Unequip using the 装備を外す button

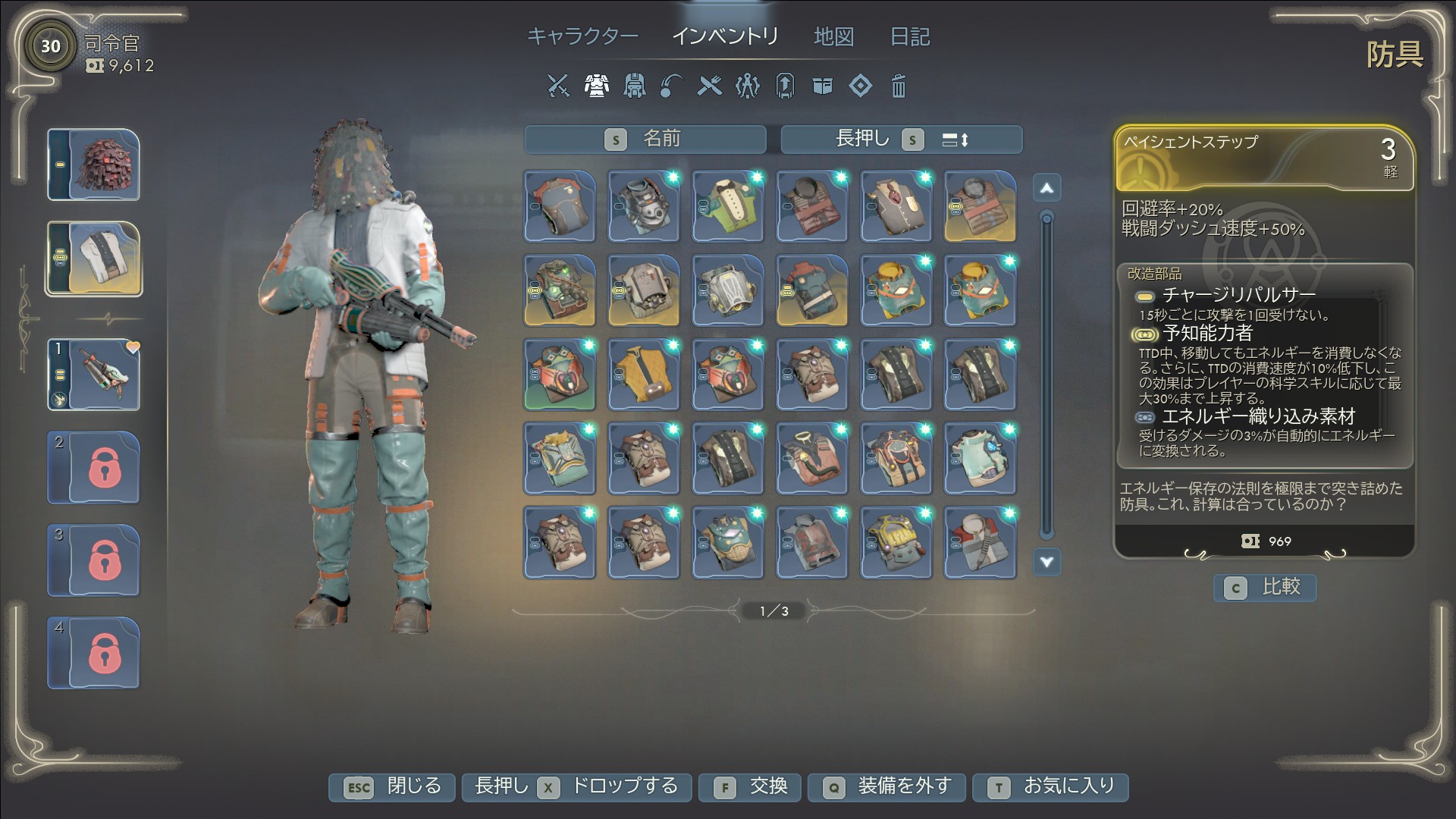coord(886,787)
